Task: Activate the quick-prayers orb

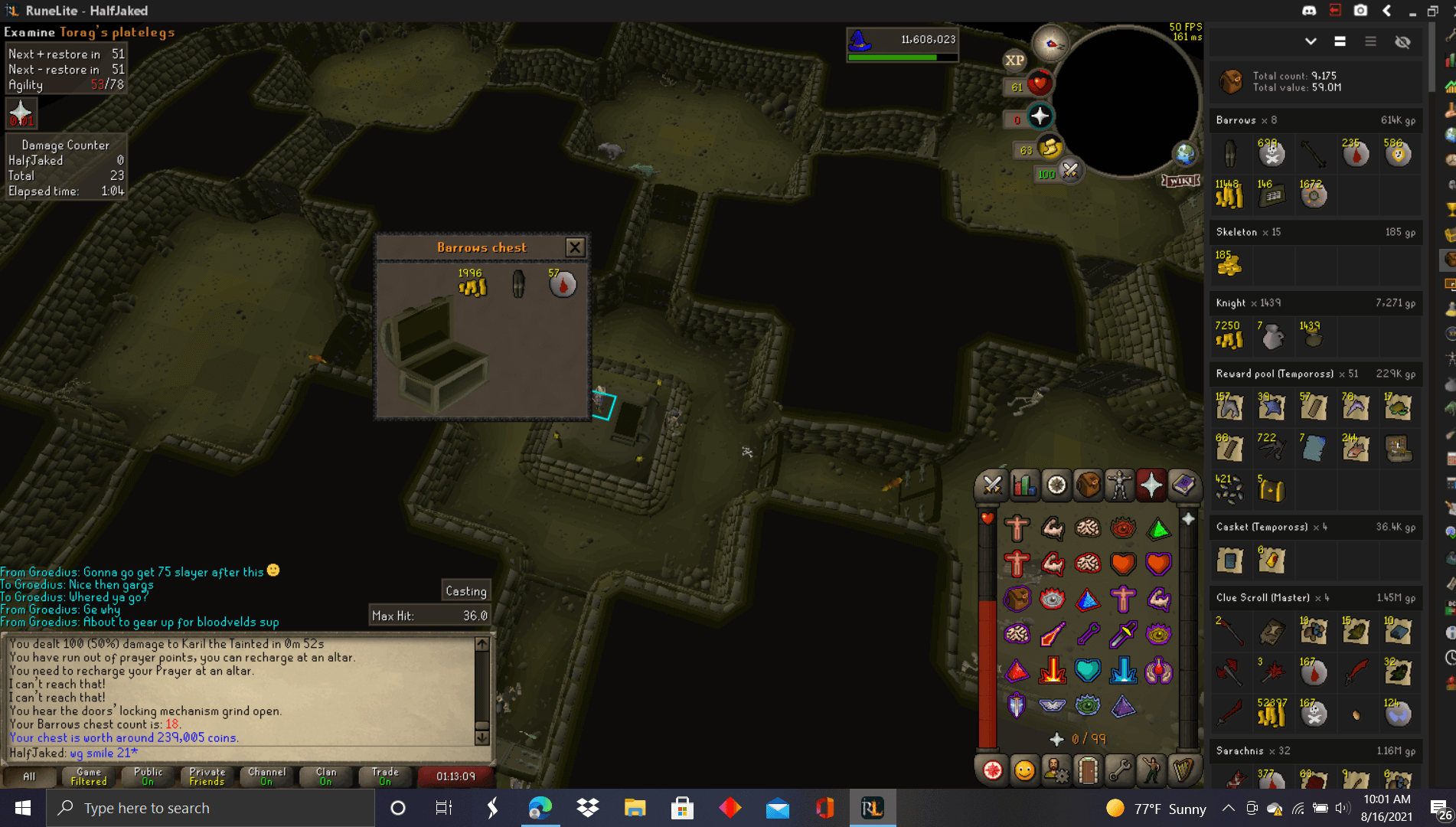Action: click(x=1039, y=117)
